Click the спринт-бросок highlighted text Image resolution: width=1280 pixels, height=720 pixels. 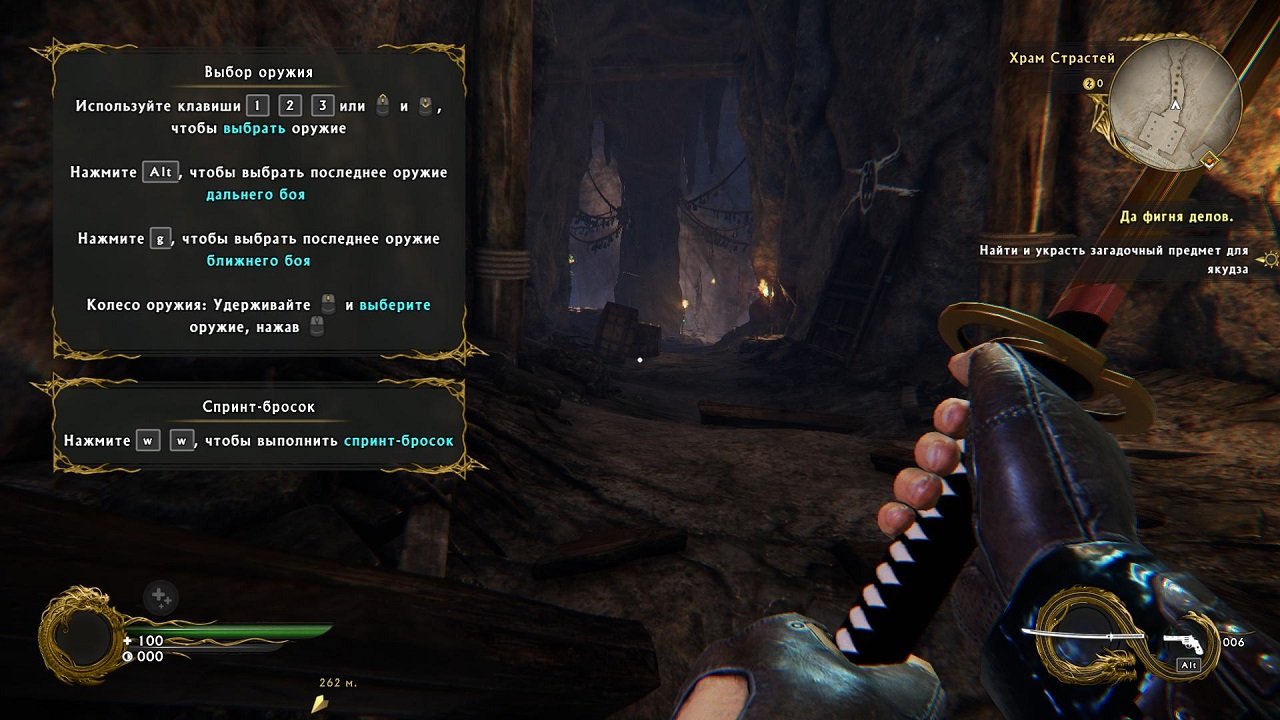[396, 440]
